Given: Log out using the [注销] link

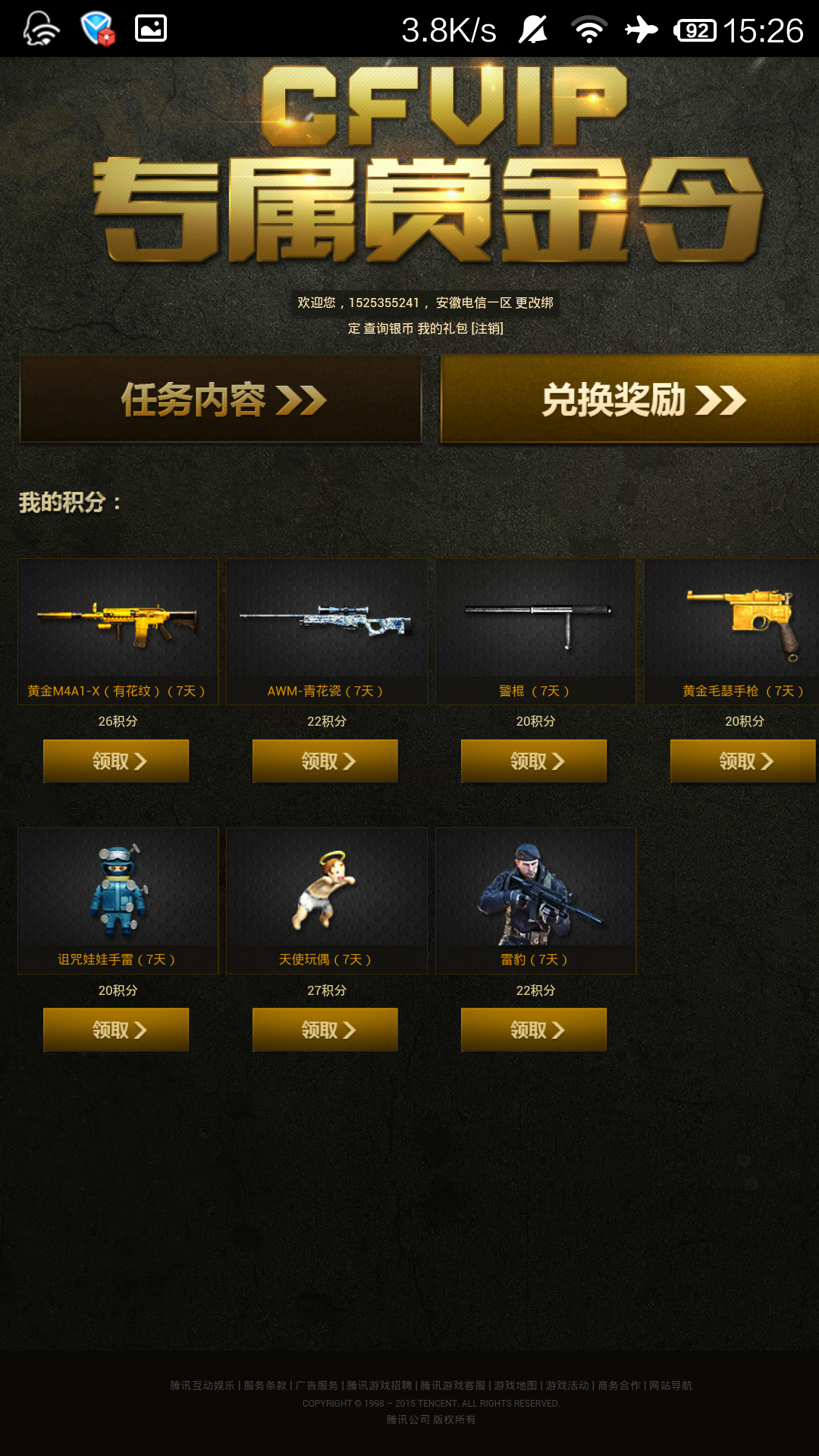Looking at the screenshot, I should coord(488,328).
